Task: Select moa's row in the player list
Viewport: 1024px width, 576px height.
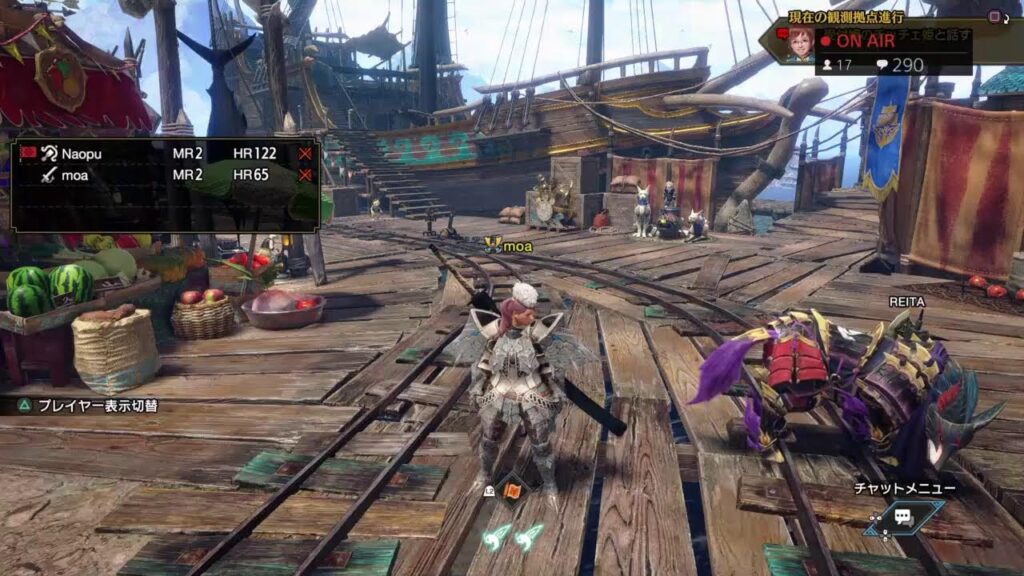Action: (x=160, y=174)
